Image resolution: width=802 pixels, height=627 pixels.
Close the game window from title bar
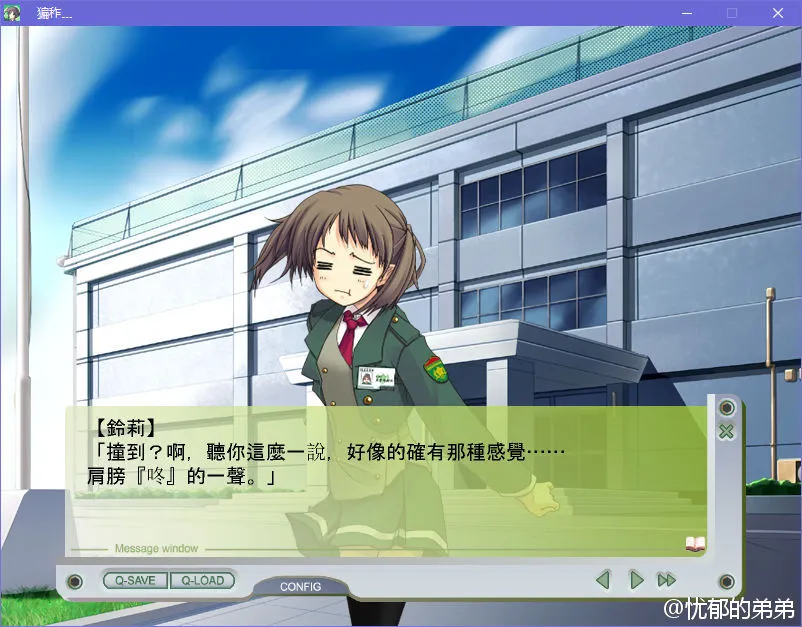tap(777, 13)
